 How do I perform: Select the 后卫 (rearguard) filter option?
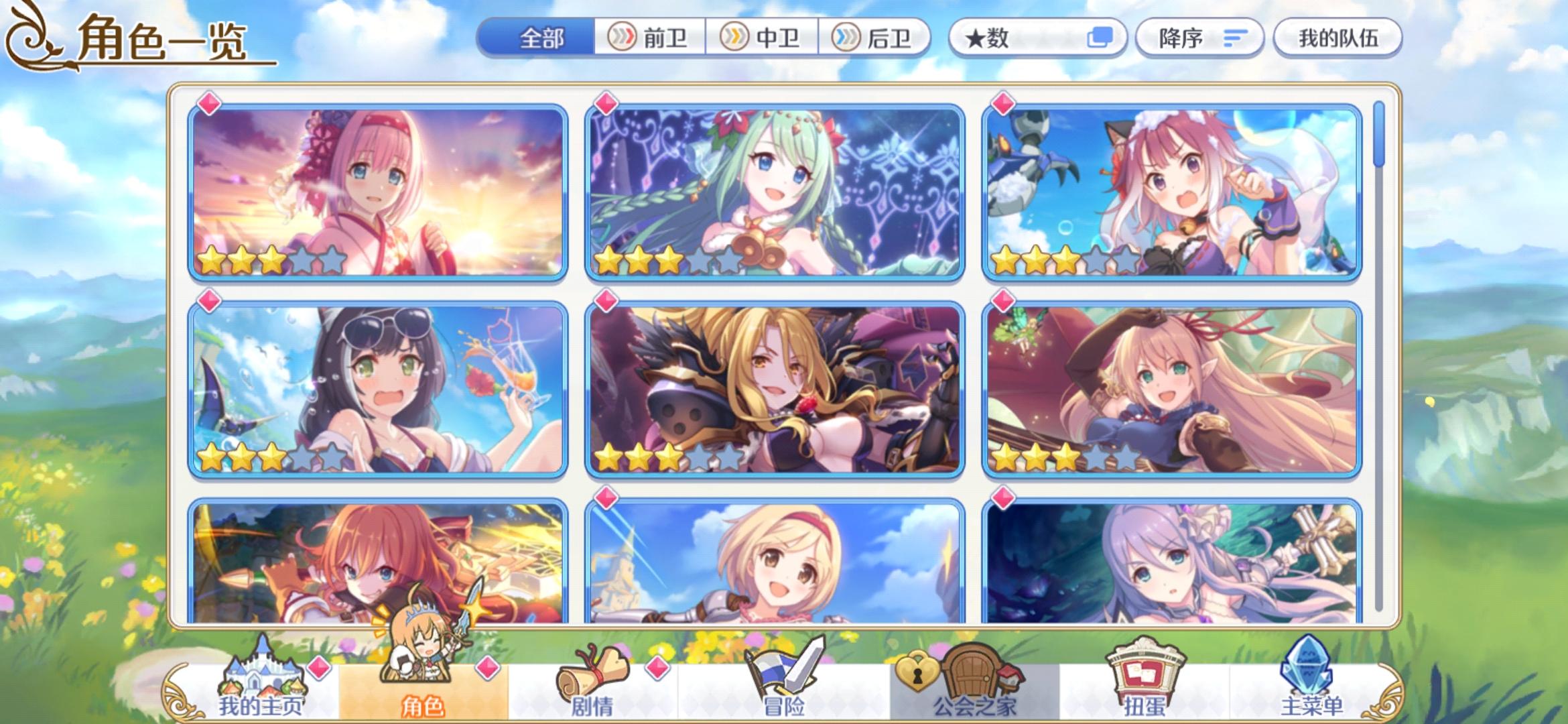tap(878, 37)
